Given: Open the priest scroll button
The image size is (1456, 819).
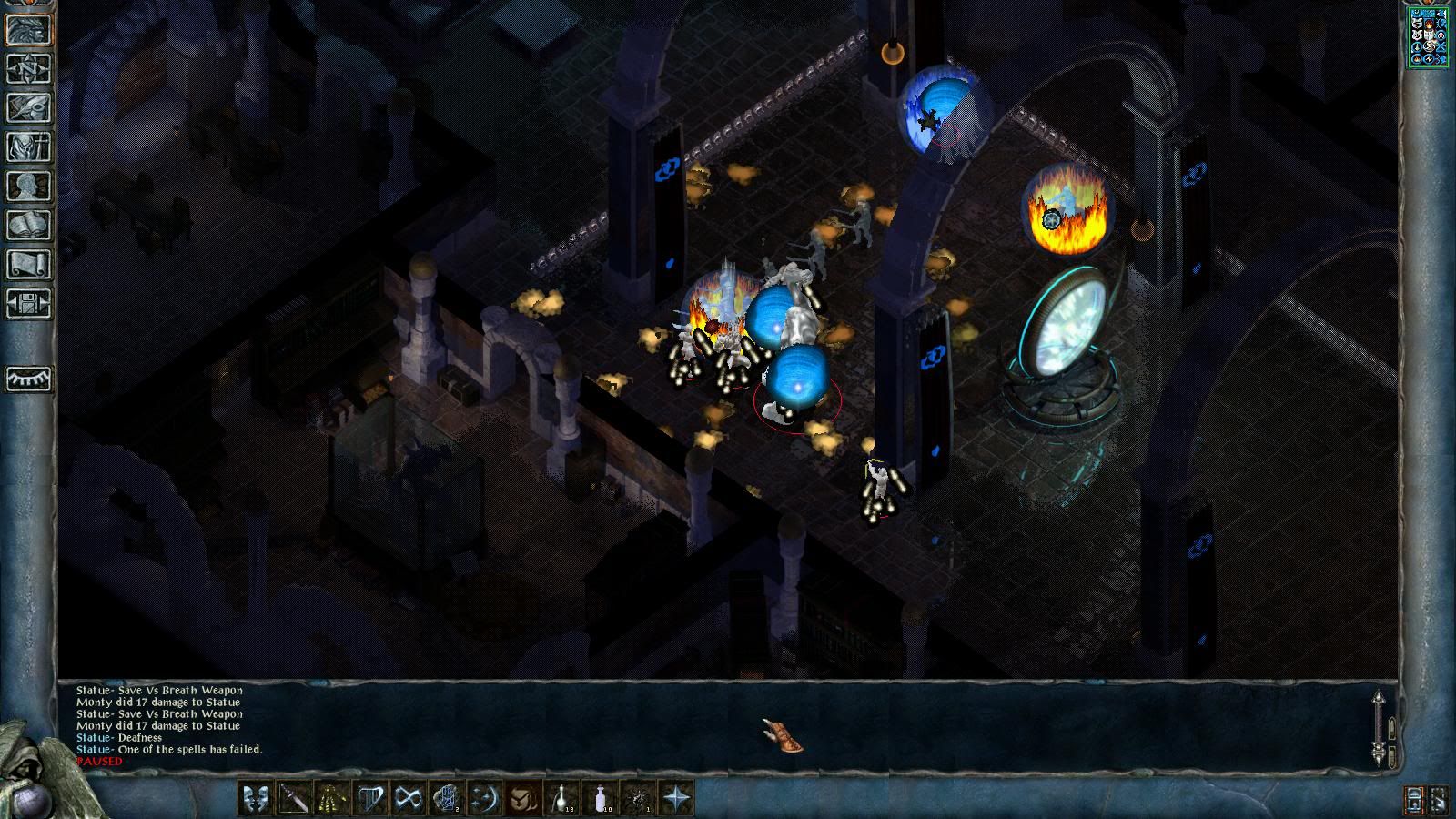Looking at the screenshot, I should (x=29, y=264).
